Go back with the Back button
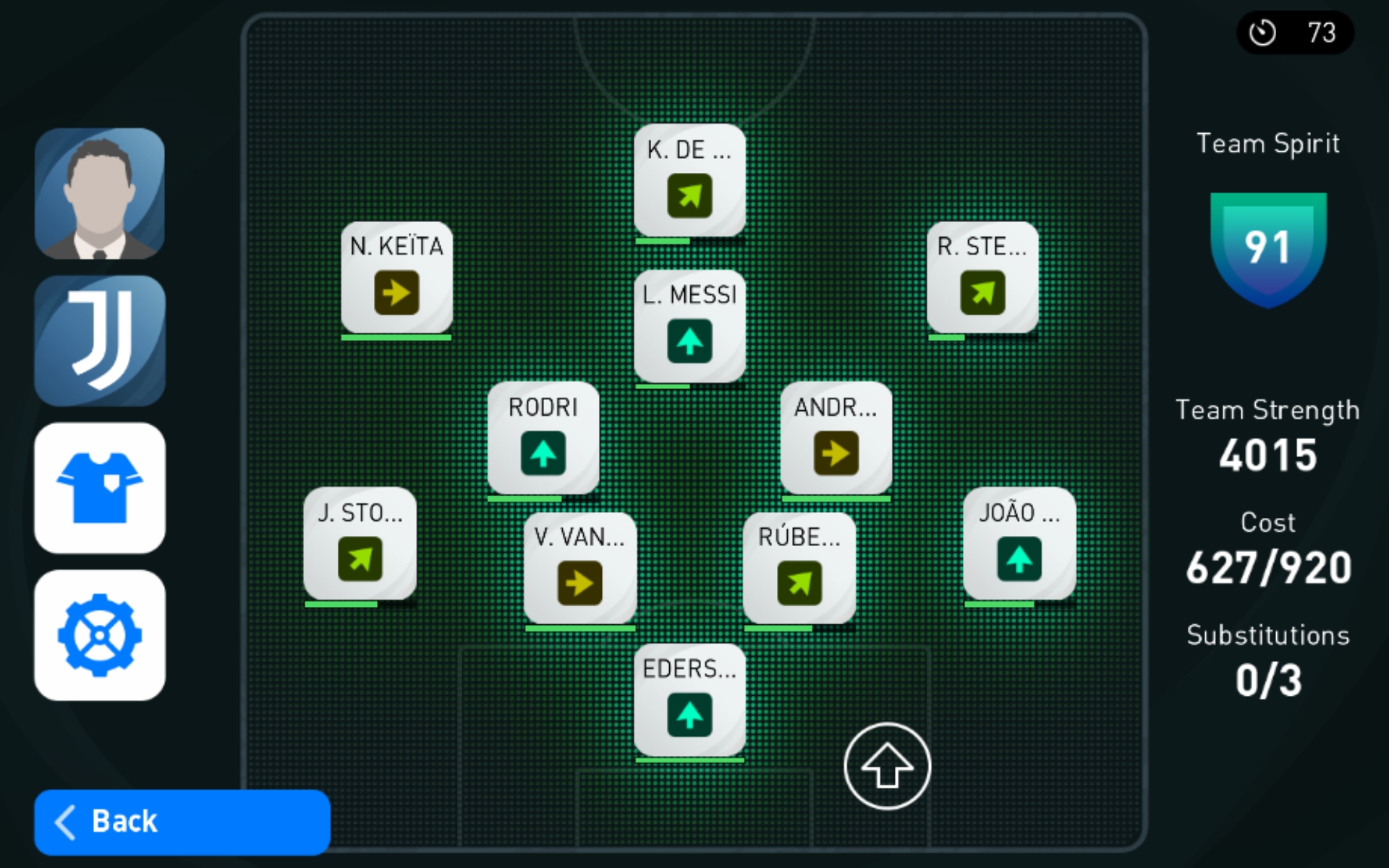 click(x=182, y=822)
